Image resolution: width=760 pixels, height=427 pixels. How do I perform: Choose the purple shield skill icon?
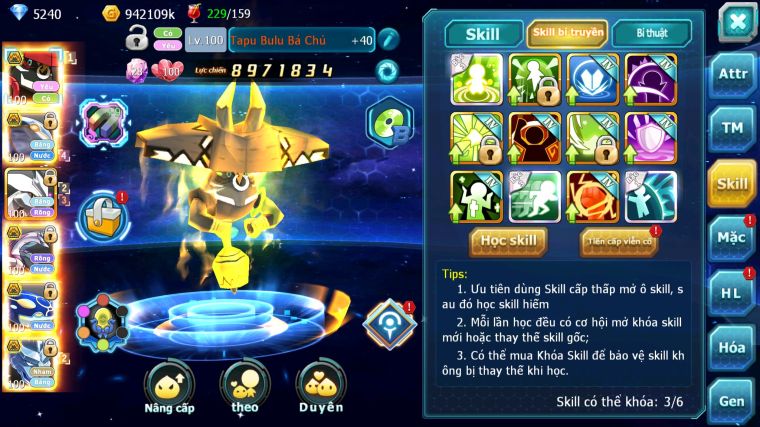click(651, 137)
